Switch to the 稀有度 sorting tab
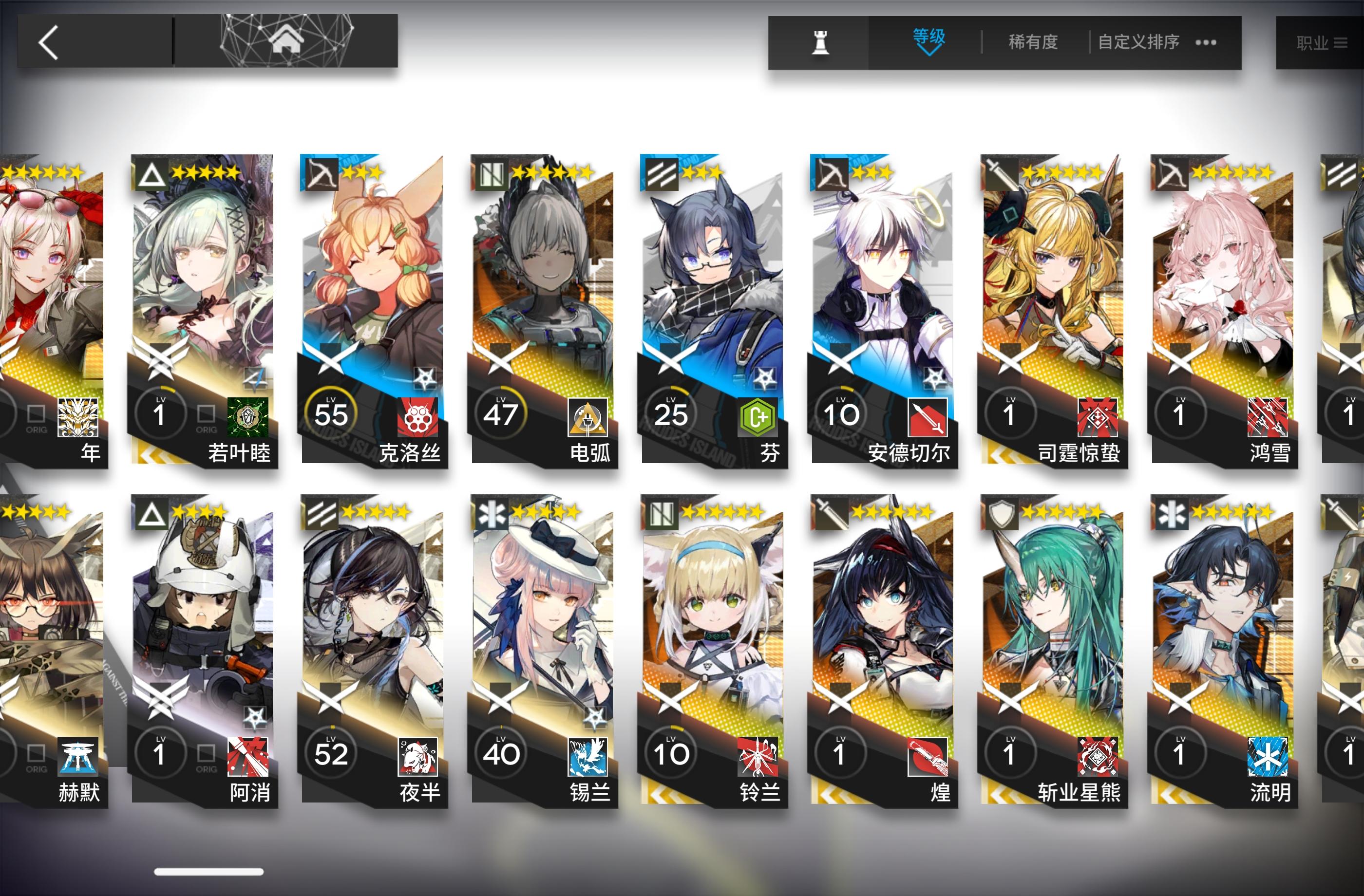This screenshot has height=896, width=1364. point(1033,42)
